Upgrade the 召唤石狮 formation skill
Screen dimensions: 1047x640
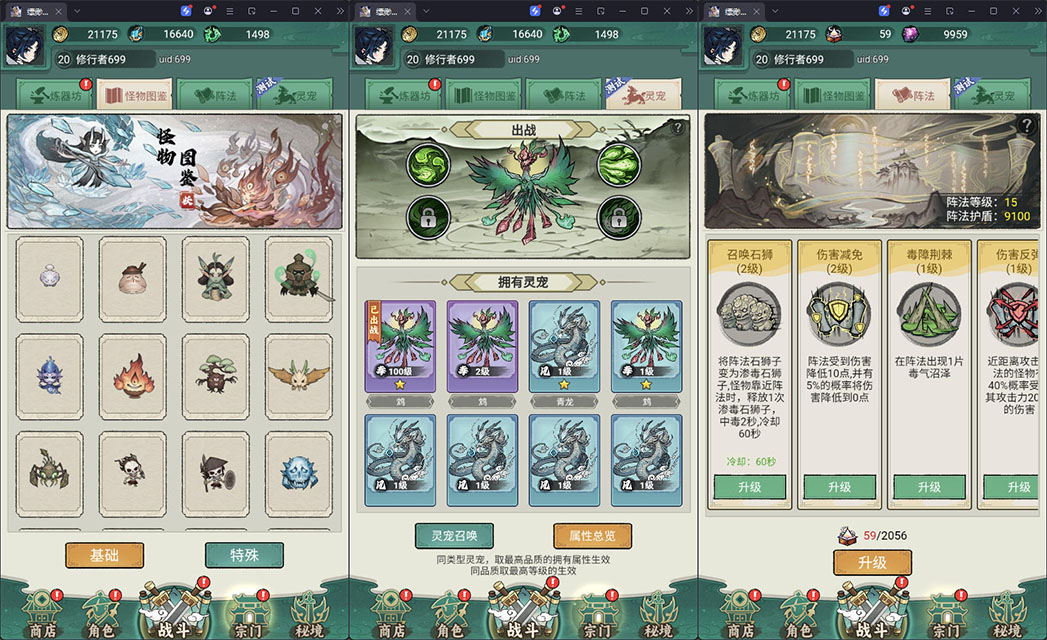749,487
